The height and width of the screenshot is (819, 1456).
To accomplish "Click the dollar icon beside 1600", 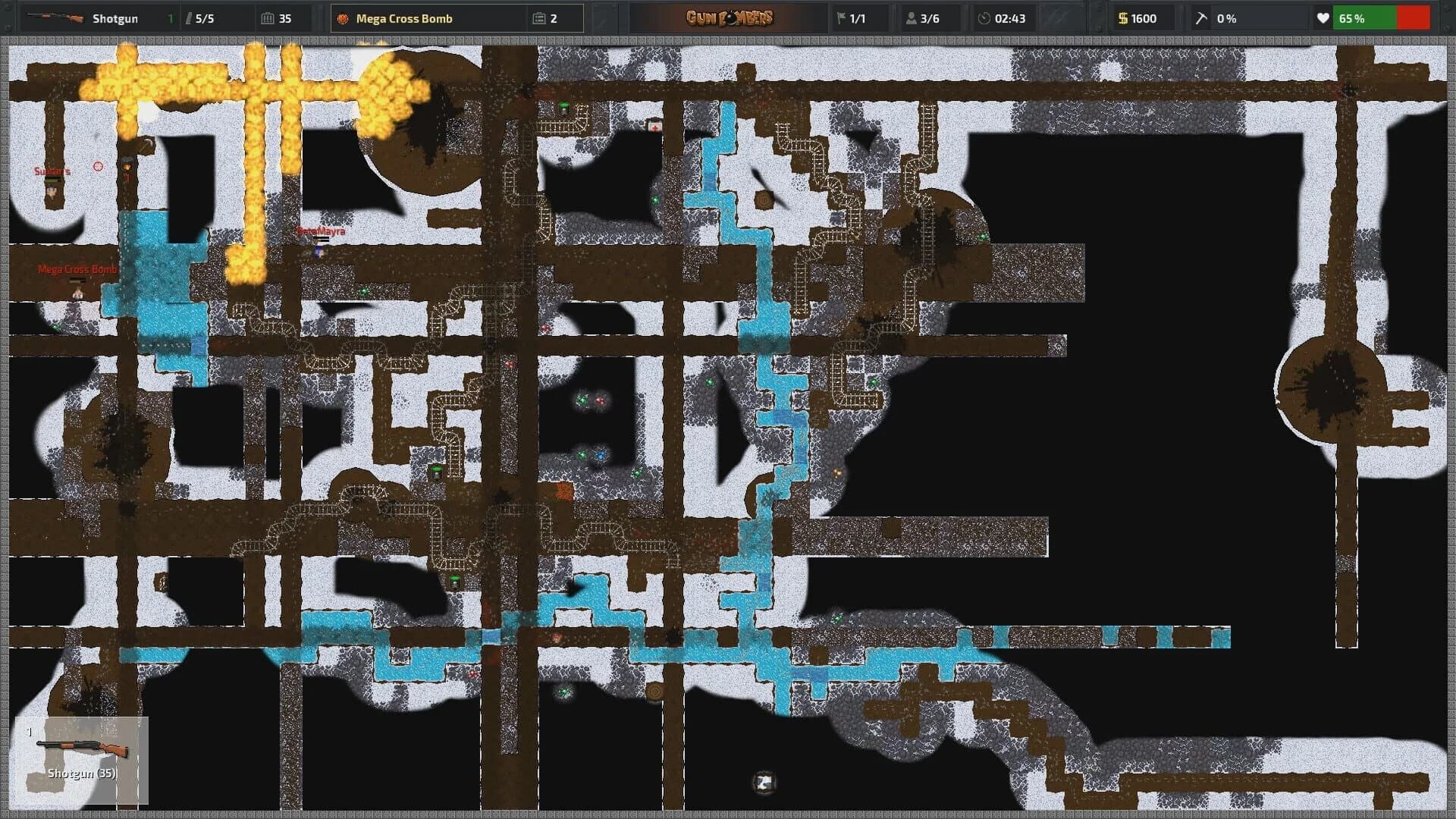I will point(1122,18).
